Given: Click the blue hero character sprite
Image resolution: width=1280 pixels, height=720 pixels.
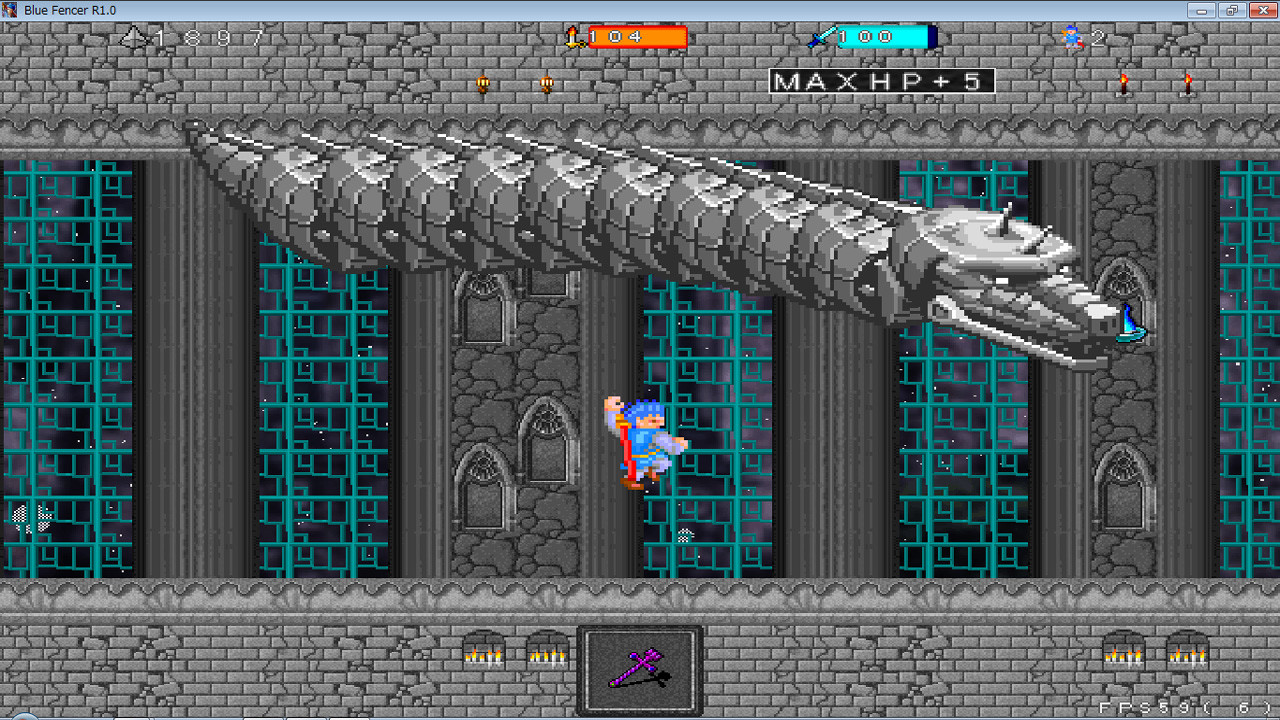Looking at the screenshot, I should (x=645, y=440).
